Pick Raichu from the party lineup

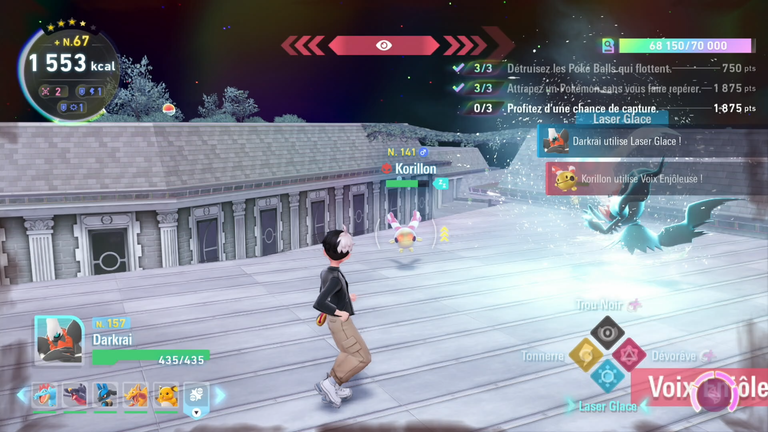[165, 396]
